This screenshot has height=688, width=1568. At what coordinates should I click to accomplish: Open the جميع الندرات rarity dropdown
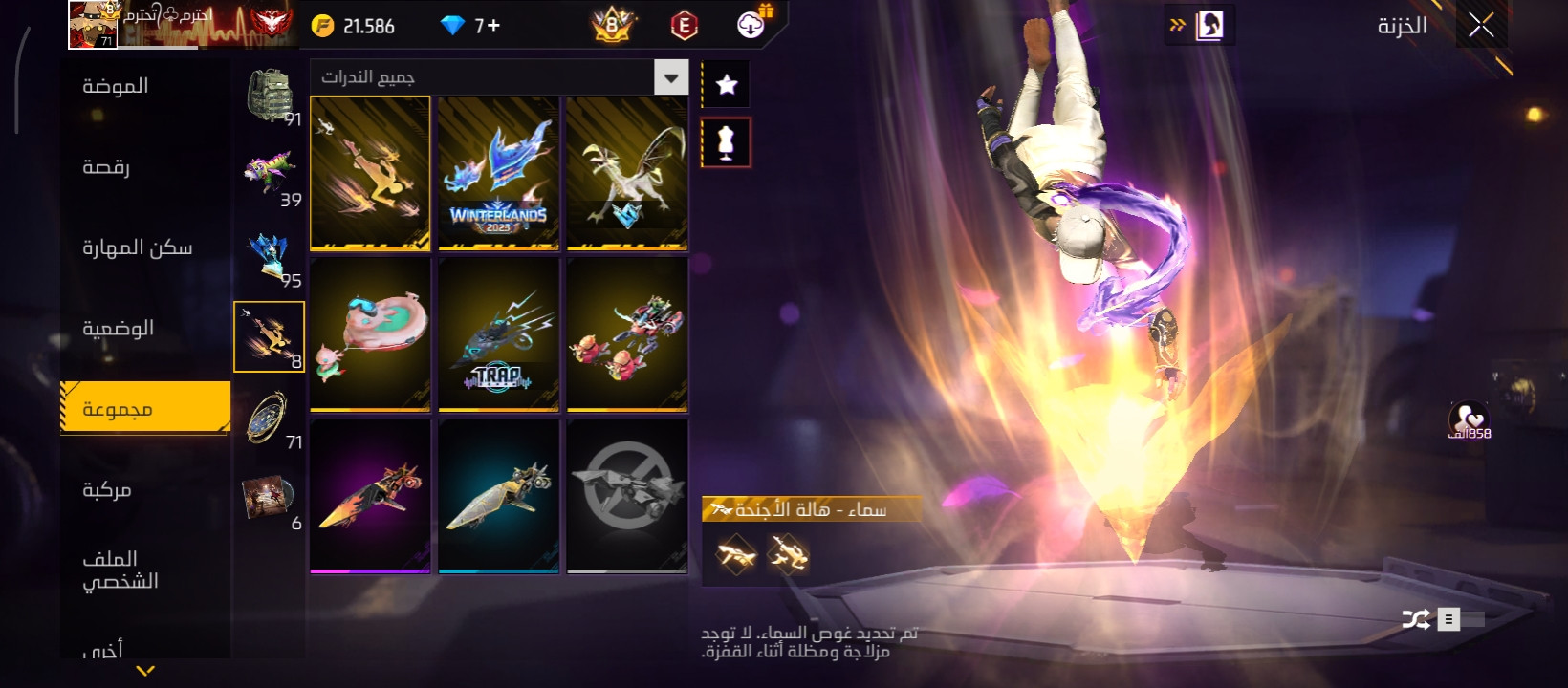tap(671, 77)
